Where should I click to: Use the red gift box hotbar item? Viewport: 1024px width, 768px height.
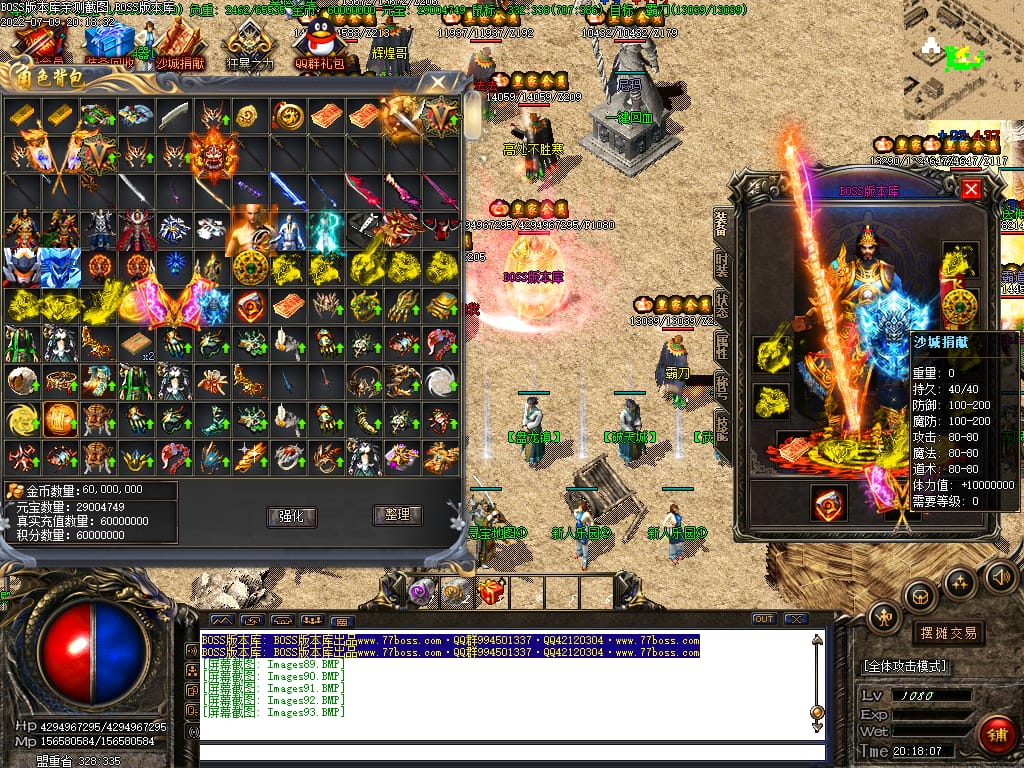pos(491,592)
